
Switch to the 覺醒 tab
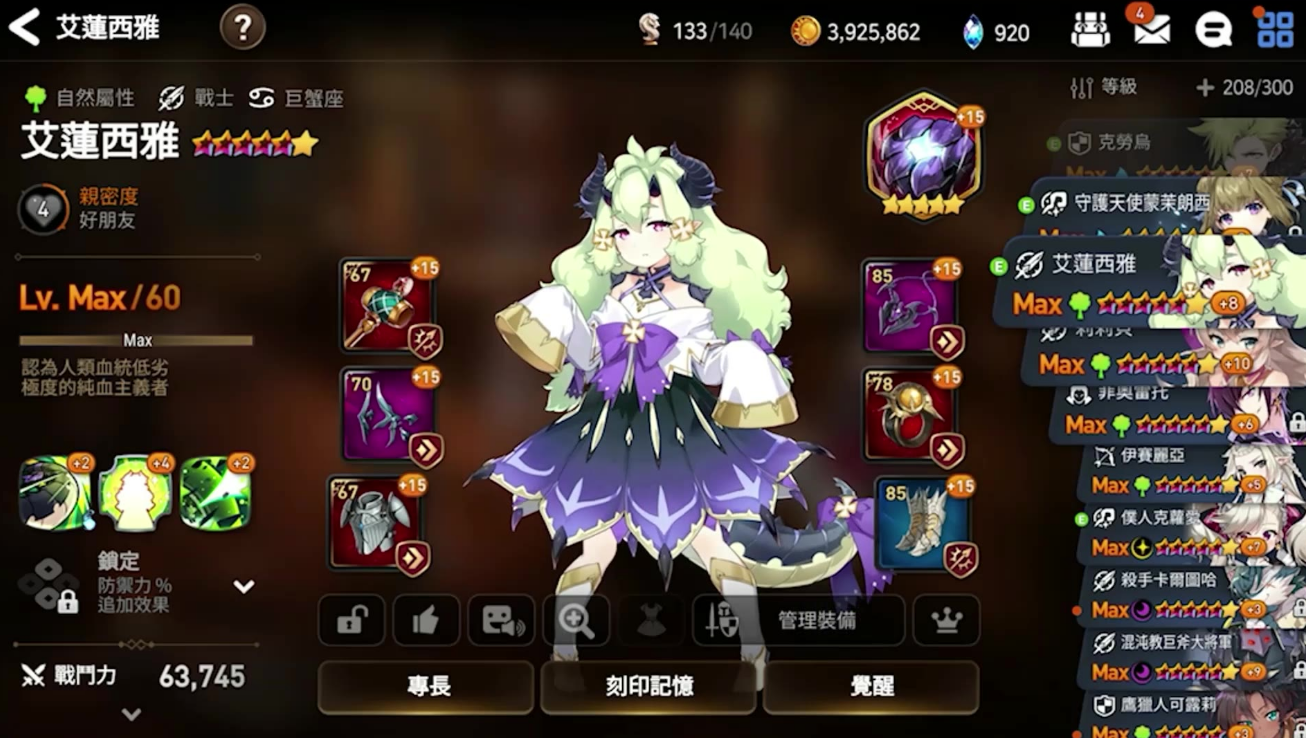pyautogui.click(x=871, y=688)
